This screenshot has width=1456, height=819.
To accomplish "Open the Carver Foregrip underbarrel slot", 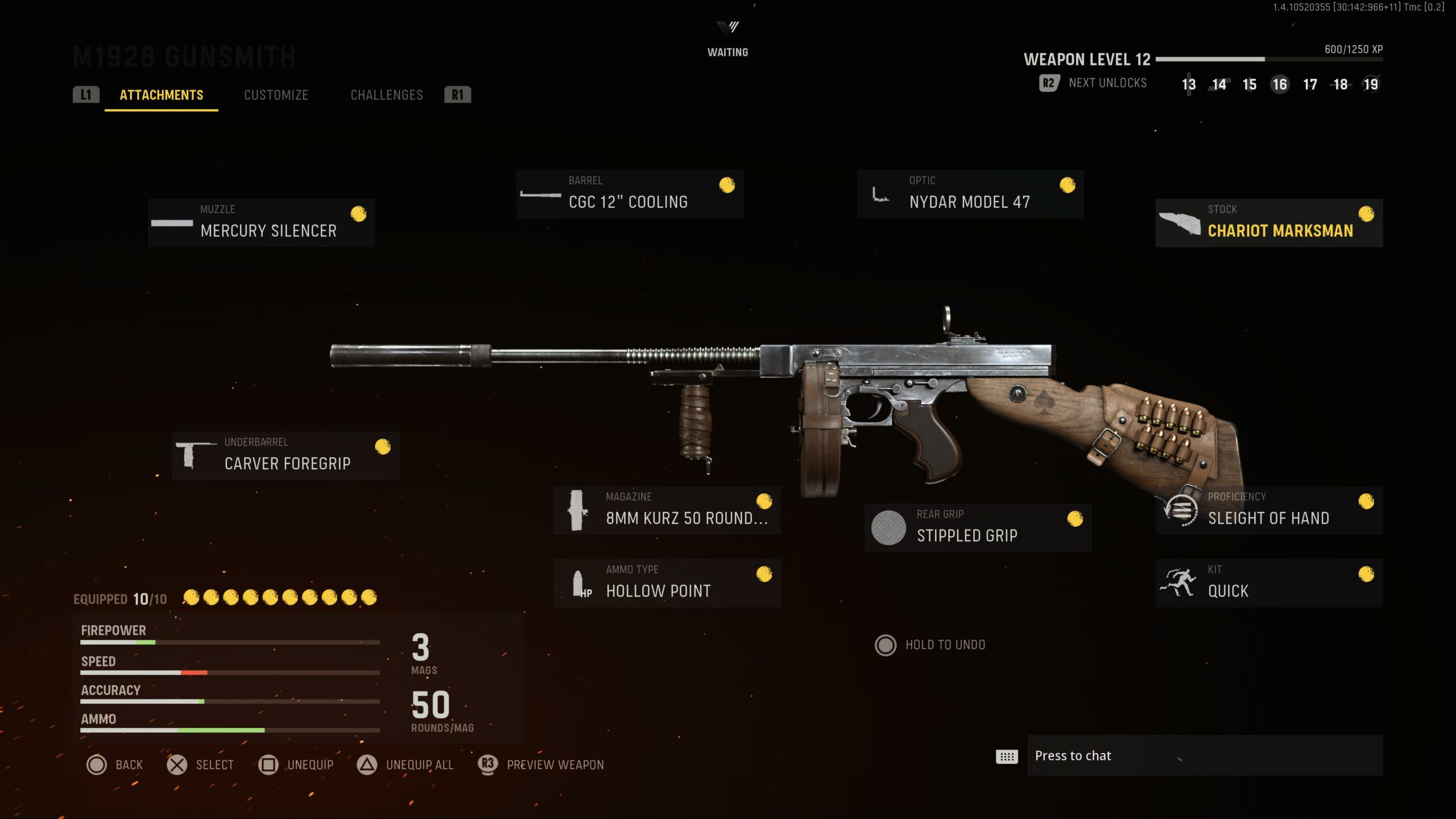I will point(286,456).
